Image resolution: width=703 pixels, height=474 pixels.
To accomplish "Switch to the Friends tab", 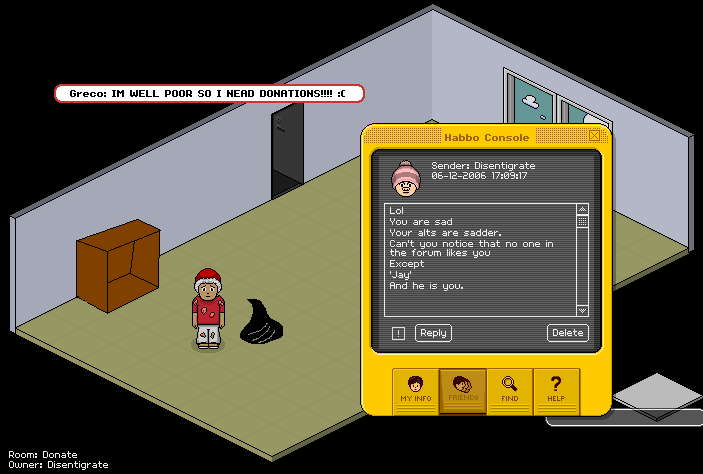I will [463, 388].
